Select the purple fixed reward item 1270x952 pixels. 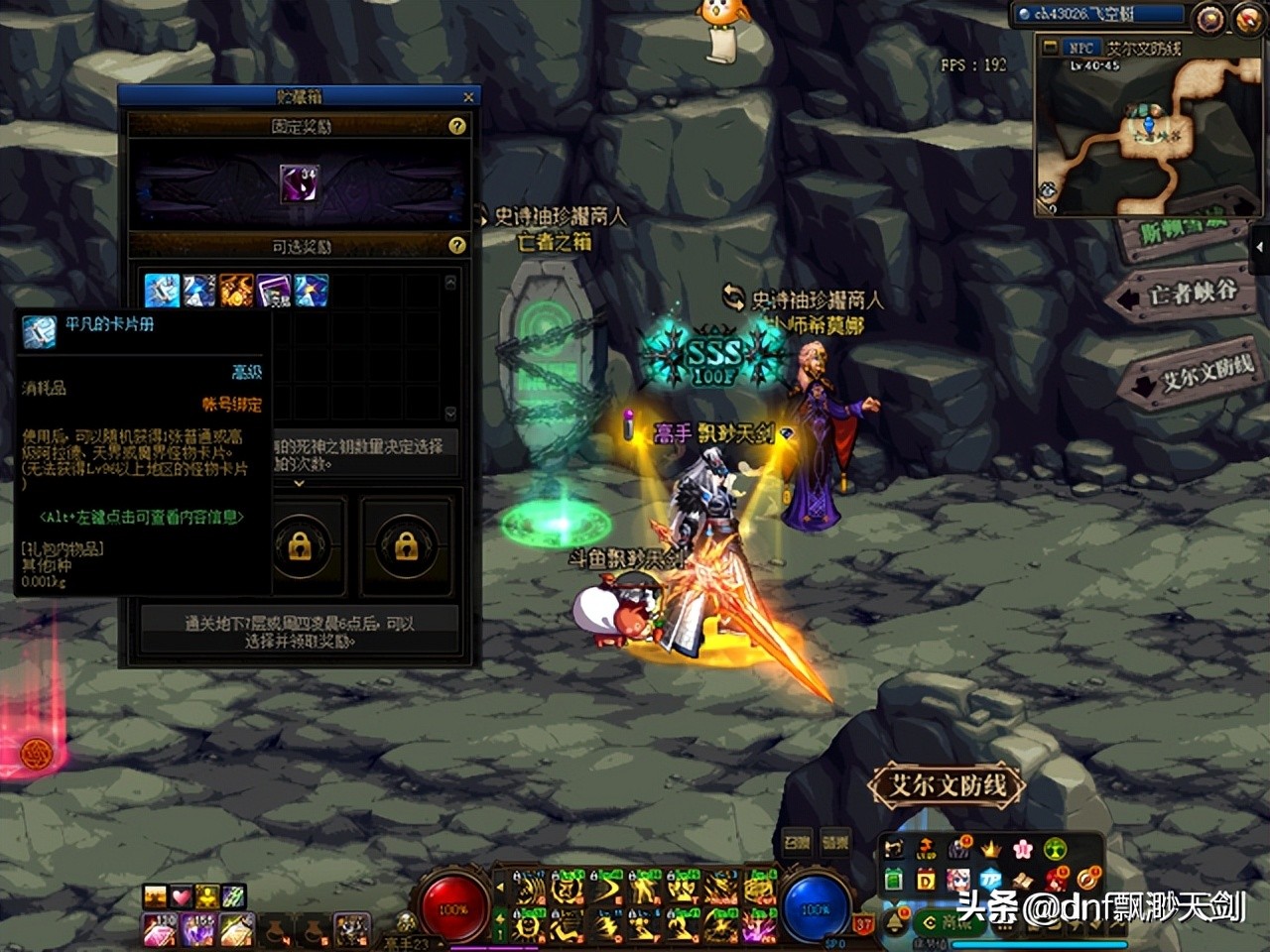pos(299,184)
